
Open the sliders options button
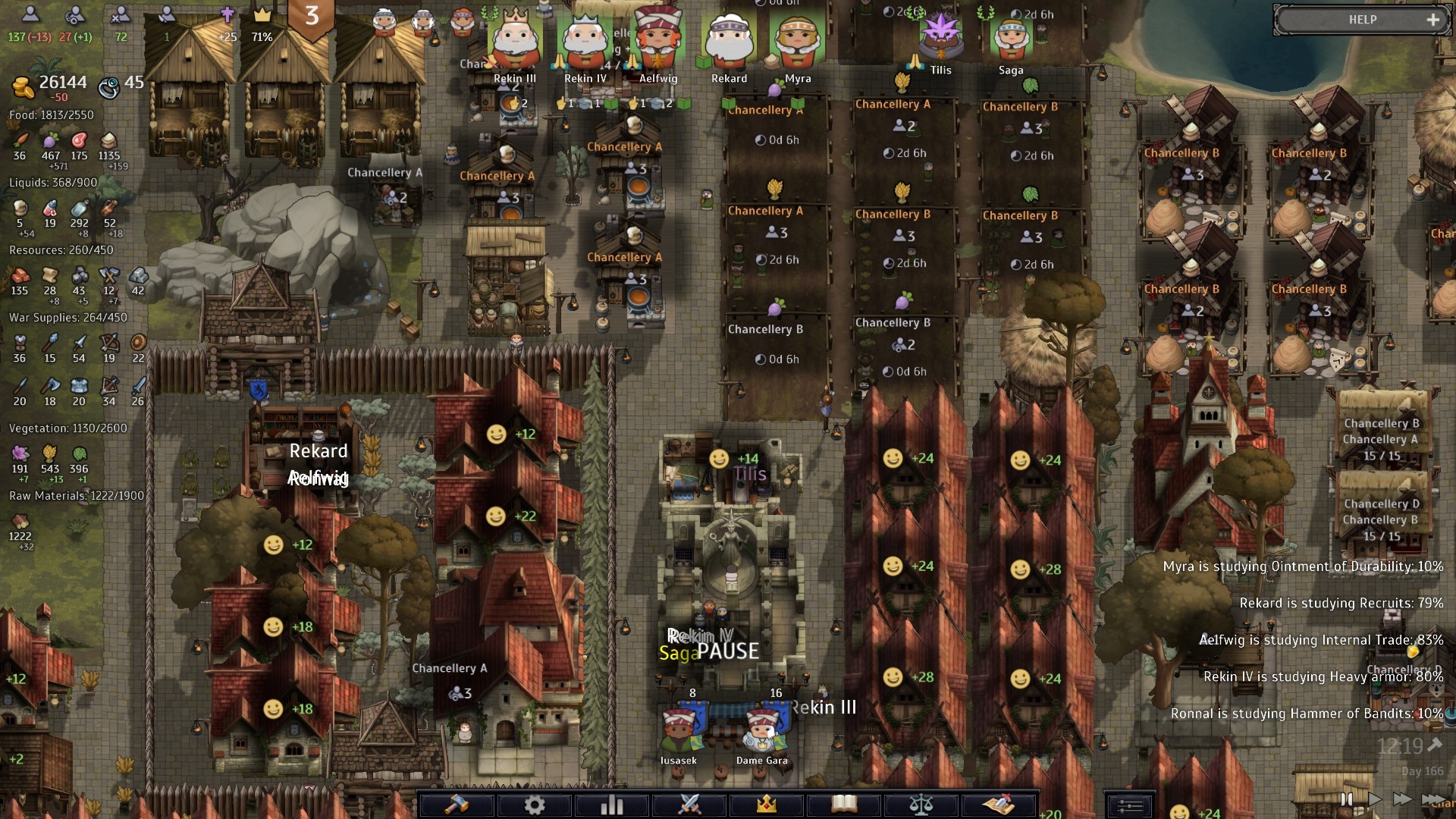(x=1129, y=805)
